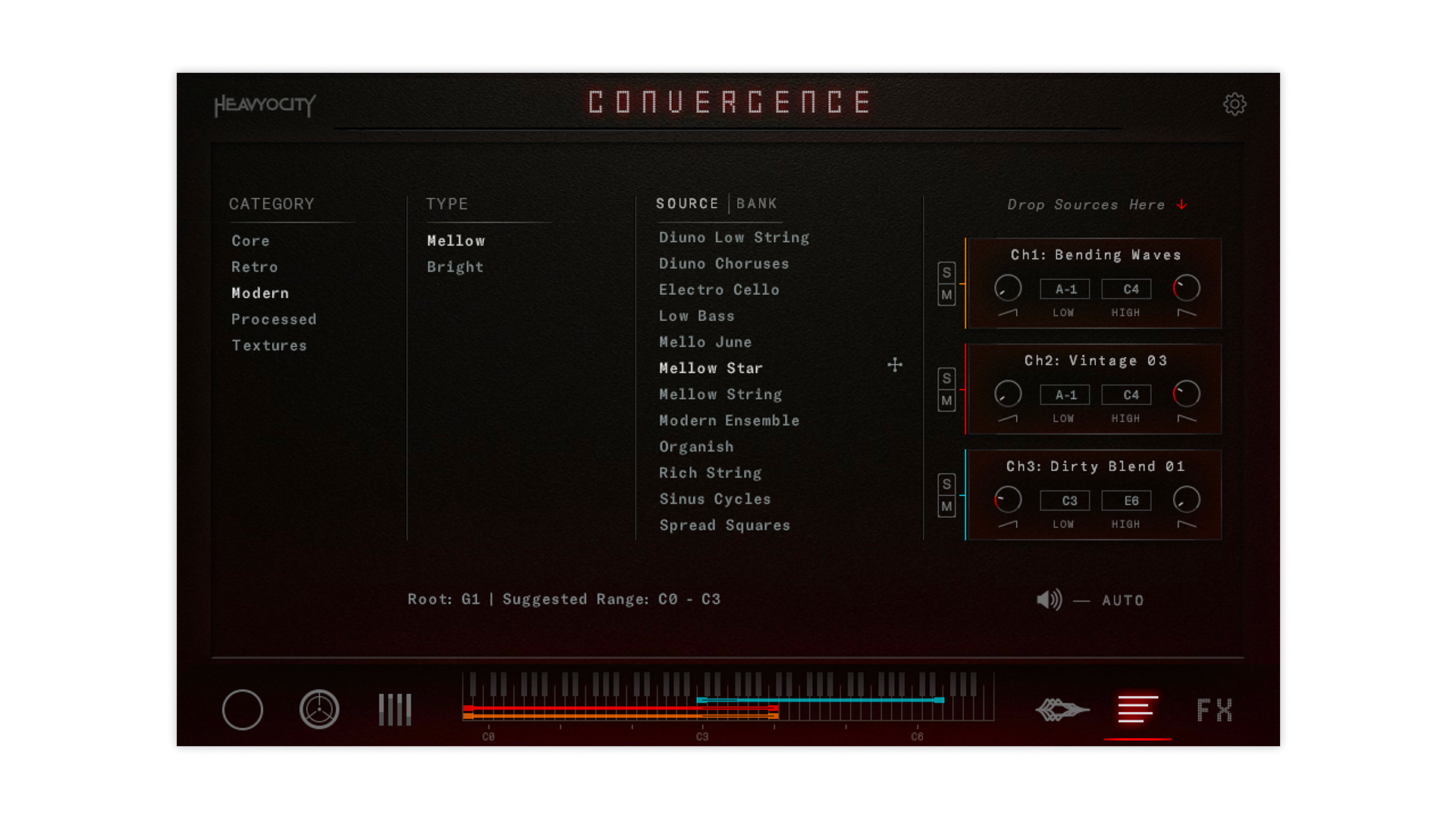The image size is (1456, 819).
Task: Select Electro Cello from the source list
Action: (719, 290)
